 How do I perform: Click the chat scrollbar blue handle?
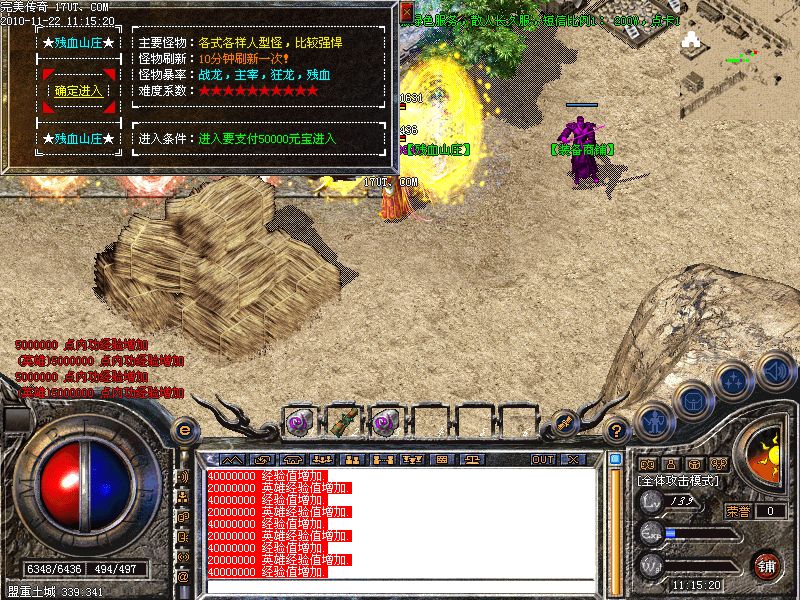pyautogui.click(x=615, y=459)
